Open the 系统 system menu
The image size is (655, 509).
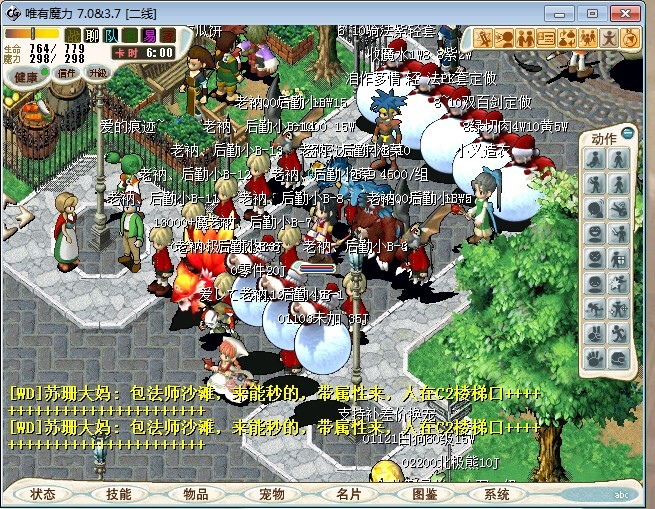pyautogui.click(x=497, y=494)
